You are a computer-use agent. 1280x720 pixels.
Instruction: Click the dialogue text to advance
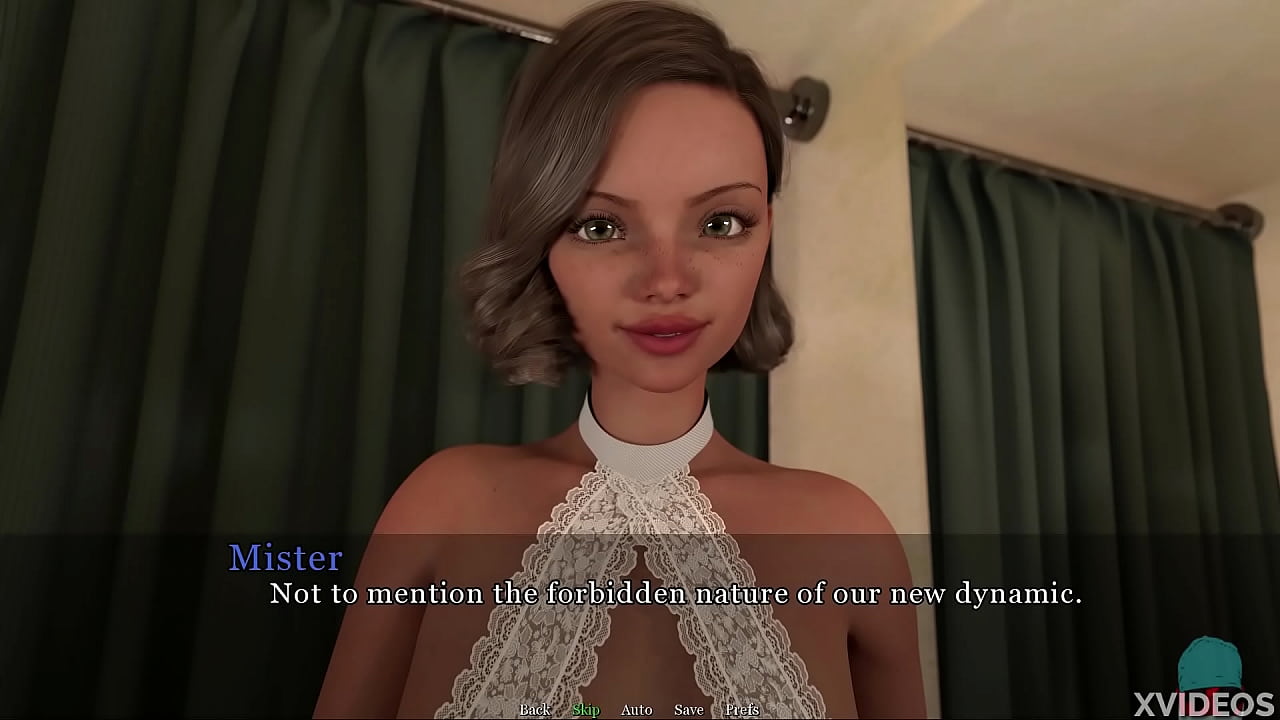tap(674, 593)
